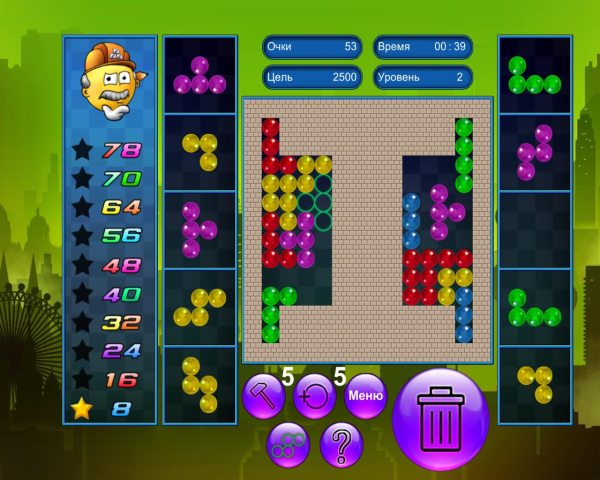Use the rotate piece power-up
The height and width of the screenshot is (480, 600).
point(315,396)
